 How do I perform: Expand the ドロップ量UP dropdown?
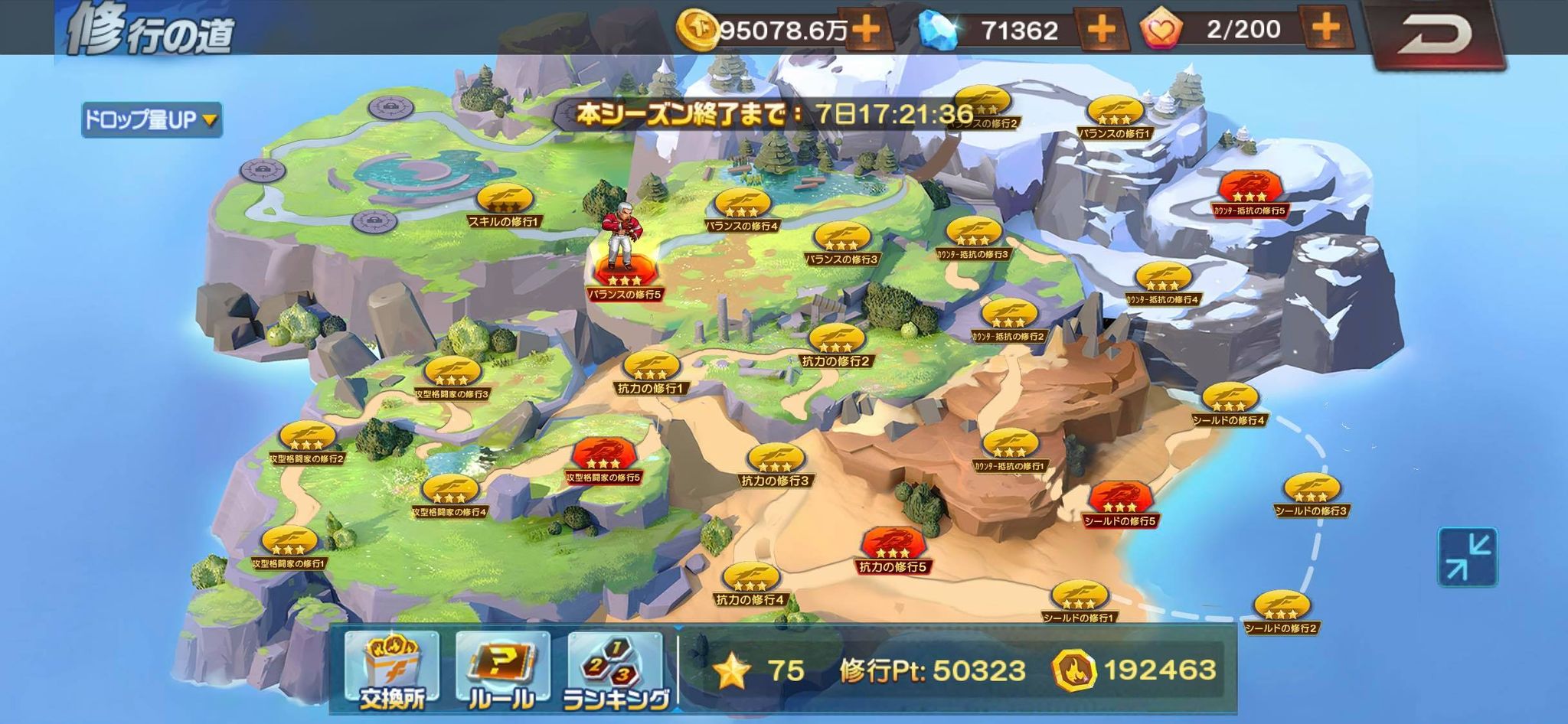point(152,119)
